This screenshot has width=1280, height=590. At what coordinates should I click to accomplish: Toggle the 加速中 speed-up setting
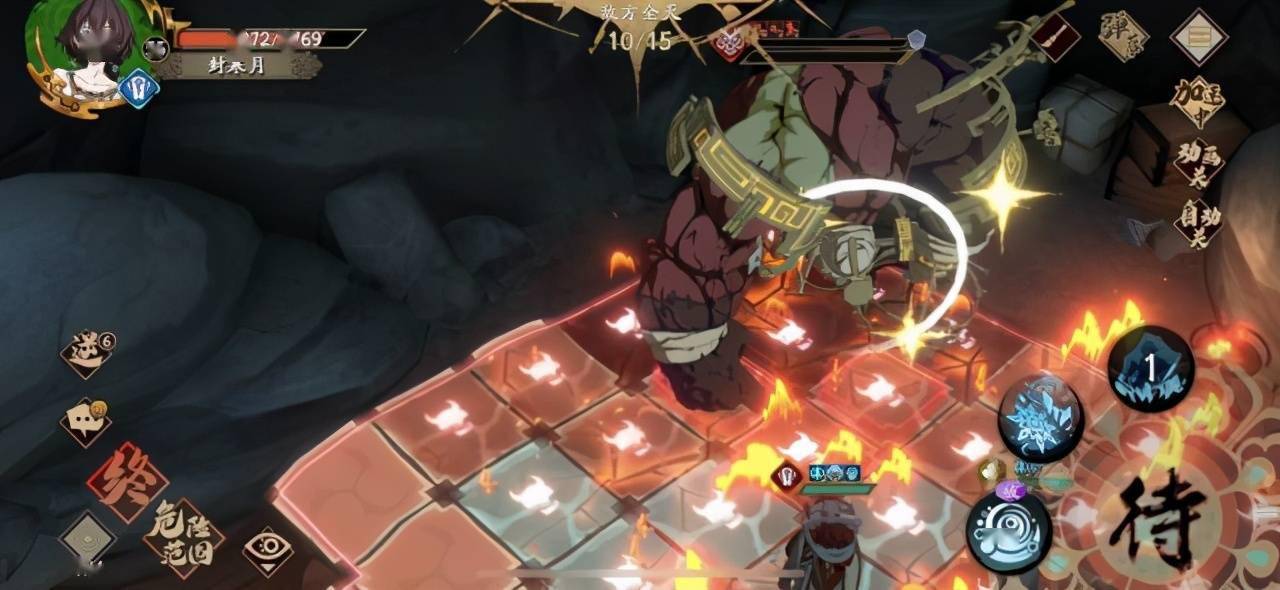1198,101
